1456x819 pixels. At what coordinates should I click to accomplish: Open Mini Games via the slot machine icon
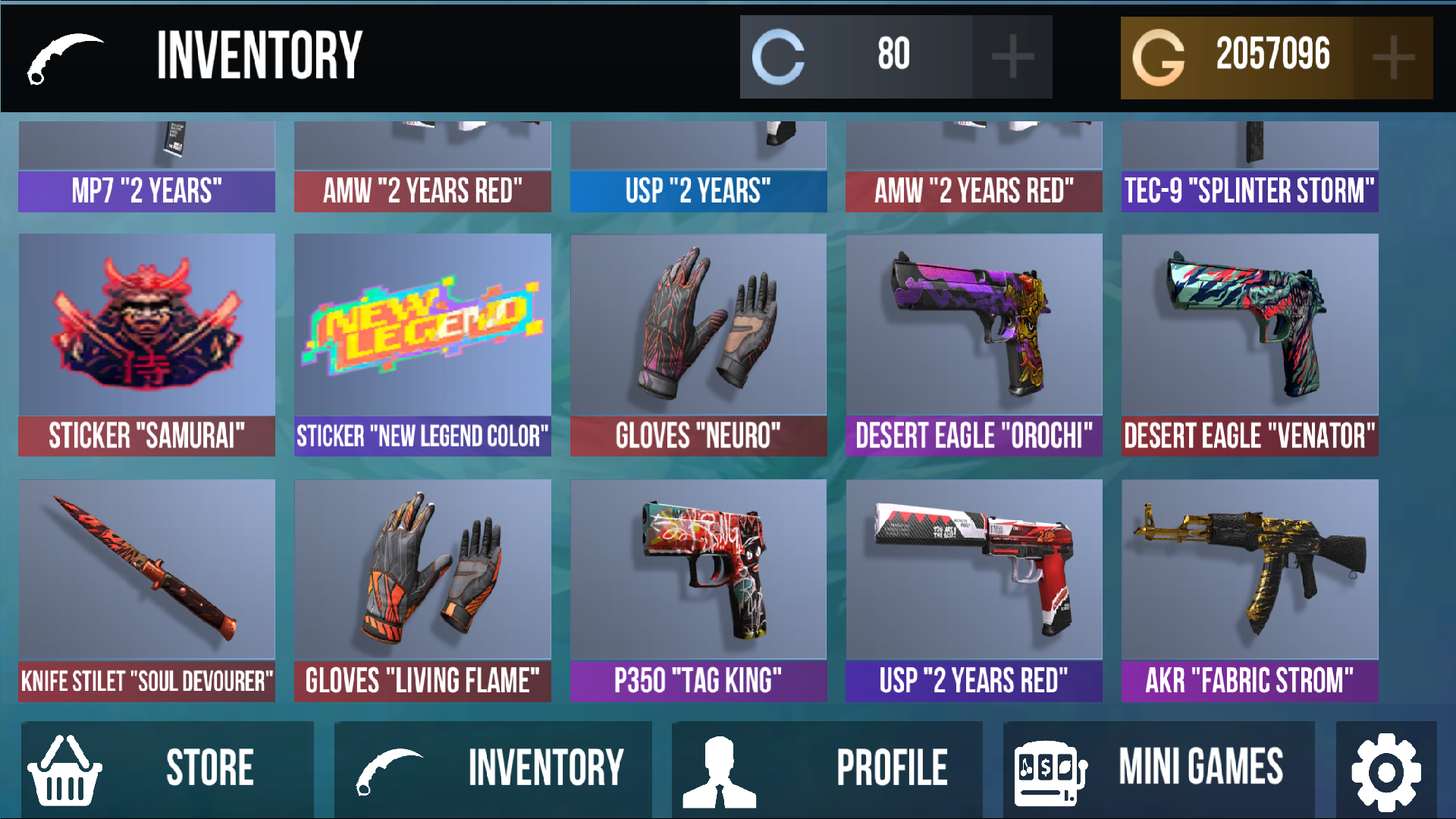[x=1049, y=767]
